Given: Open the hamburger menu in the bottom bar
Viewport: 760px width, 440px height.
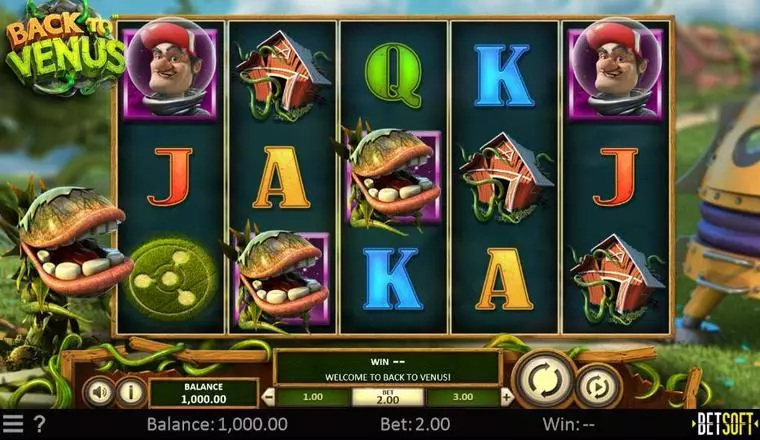Looking at the screenshot, I should pyautogui.click(x=12, y=424).
